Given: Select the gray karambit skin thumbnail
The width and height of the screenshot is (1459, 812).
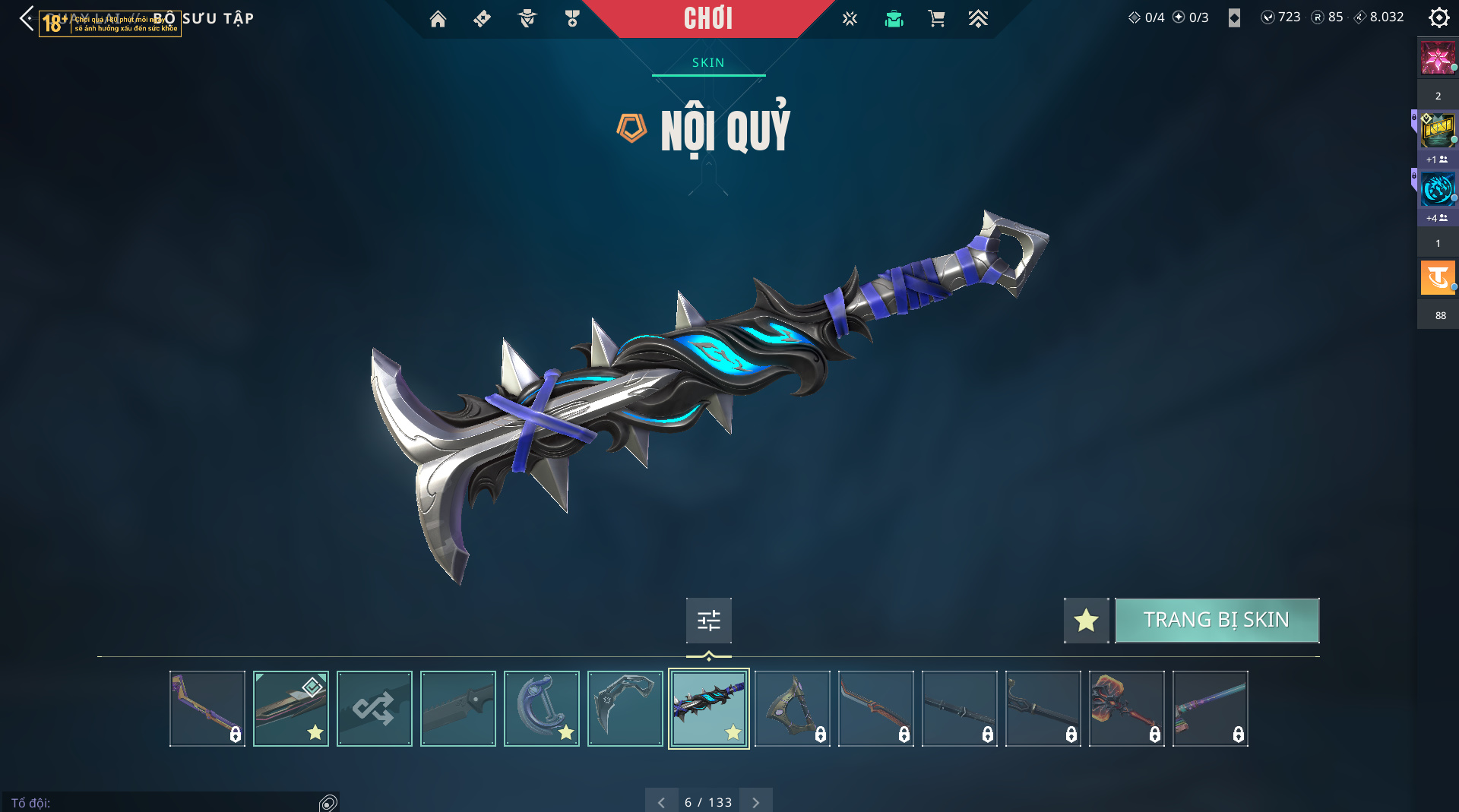Looking at the screenshot, I should pos(625,708).
